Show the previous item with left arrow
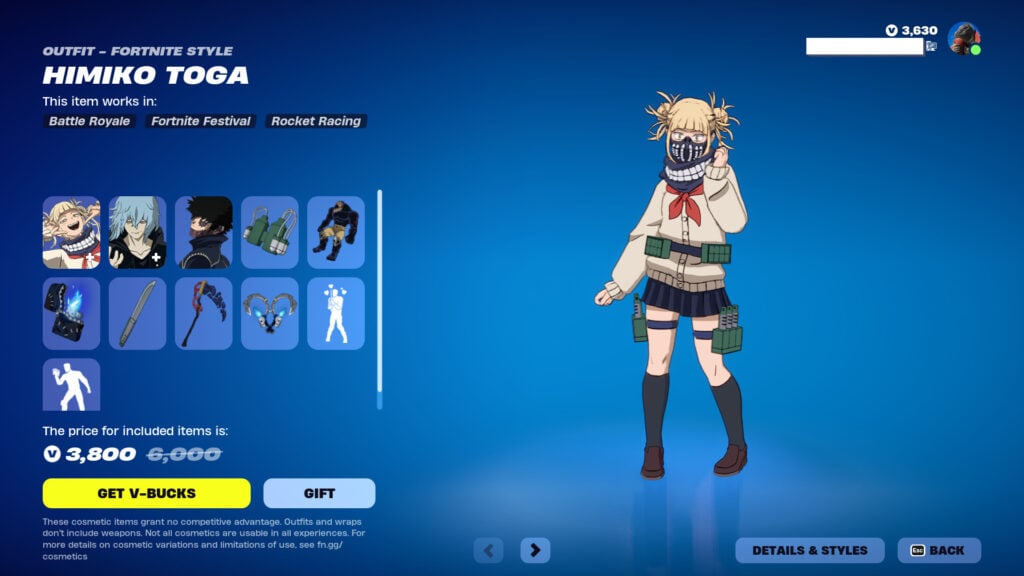This screenshot has height=576, width=1024. (489, 550)
